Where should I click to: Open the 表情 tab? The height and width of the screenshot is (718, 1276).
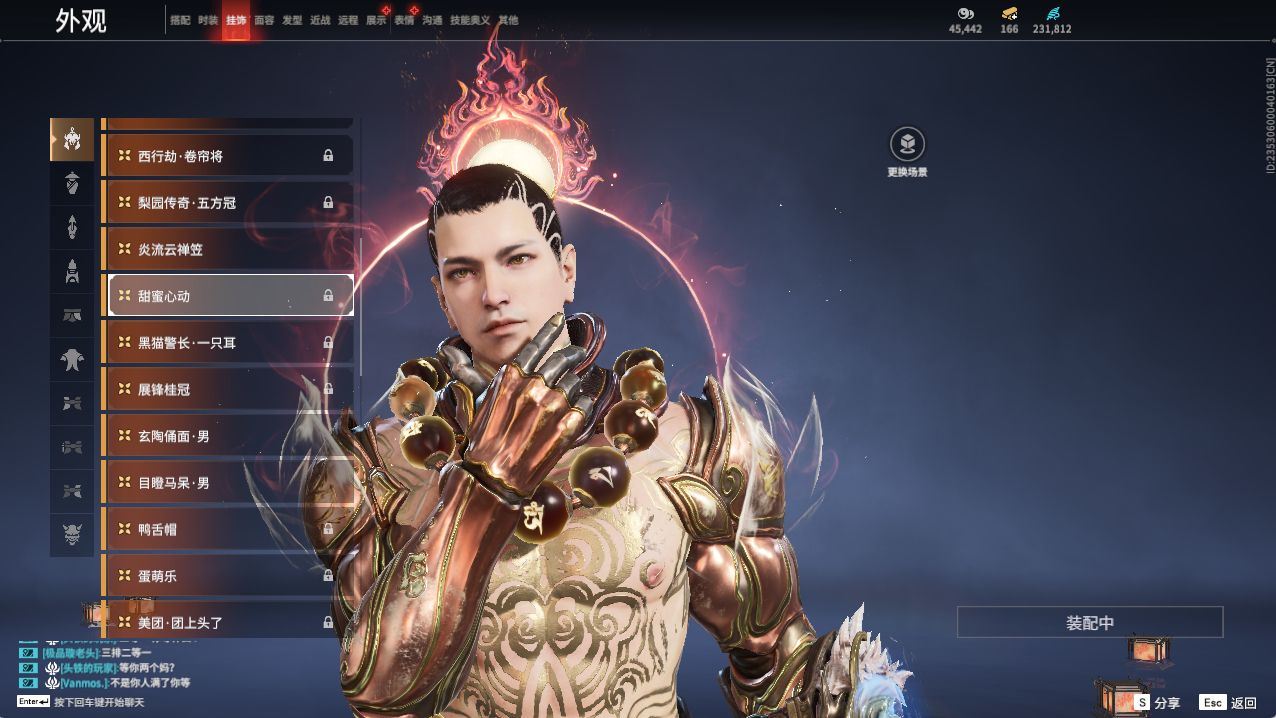404,20
